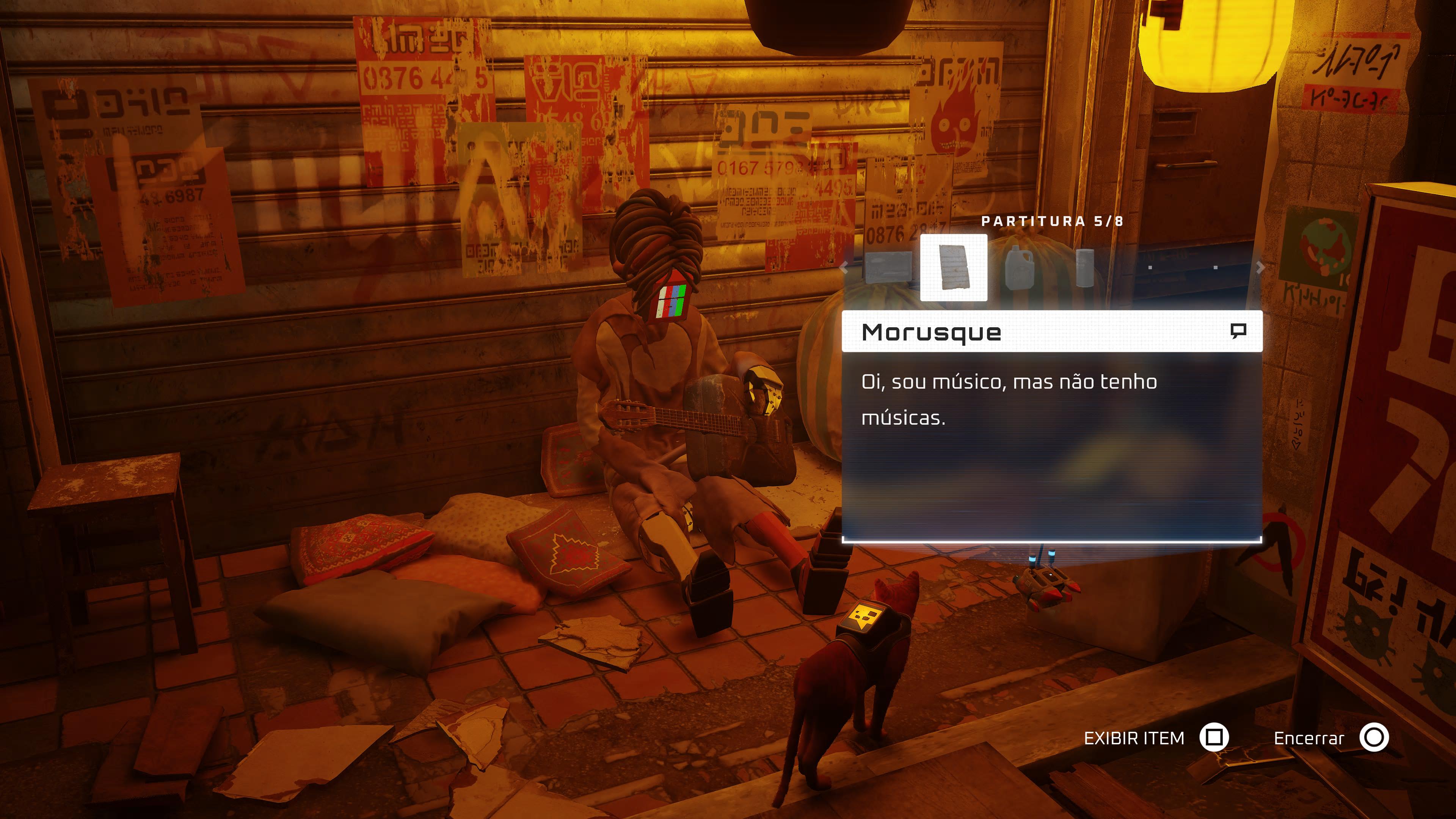
Task: Choose the detergent jug item
Action: pos(1020,267)
